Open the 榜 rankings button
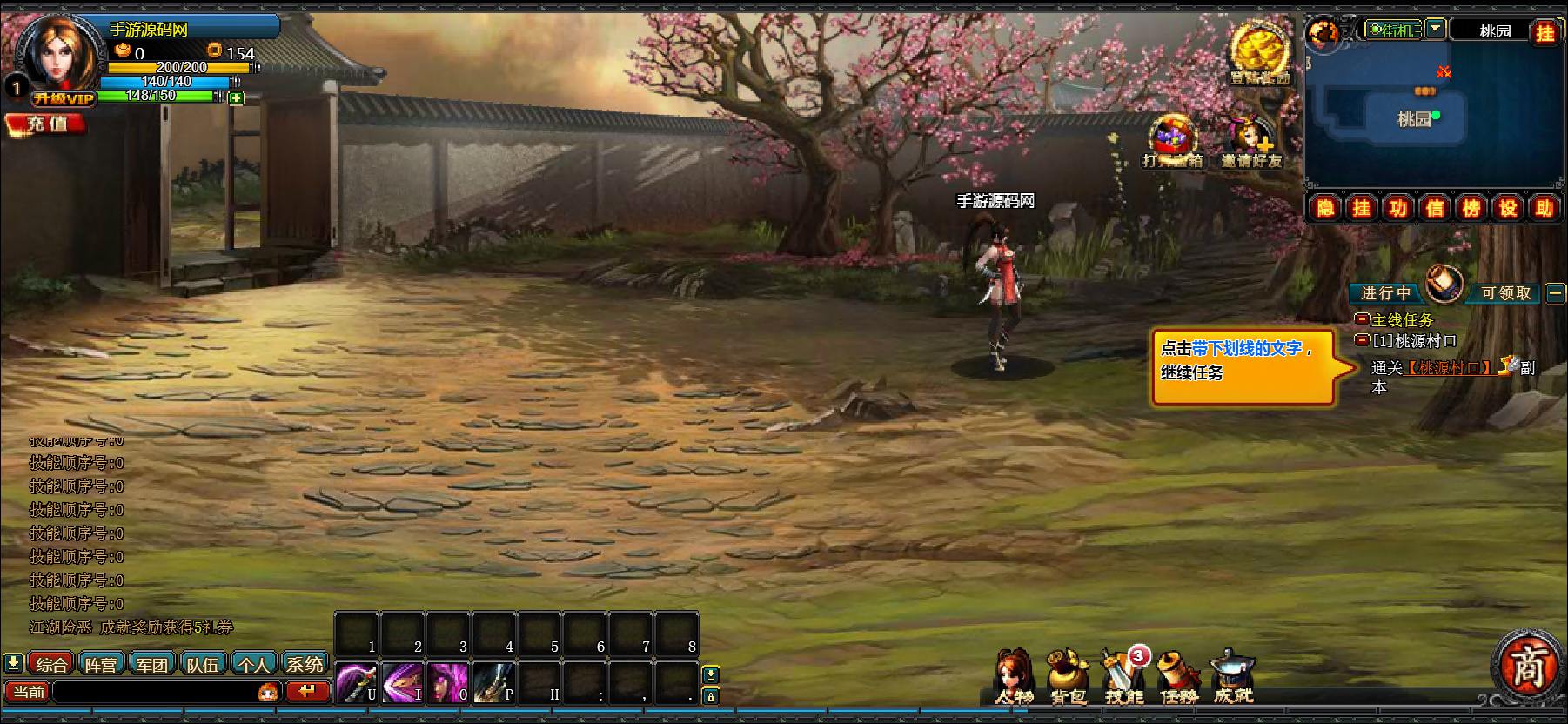Image resolution: width=1568 pixels, height=724 pixels. pos(1471,208)
